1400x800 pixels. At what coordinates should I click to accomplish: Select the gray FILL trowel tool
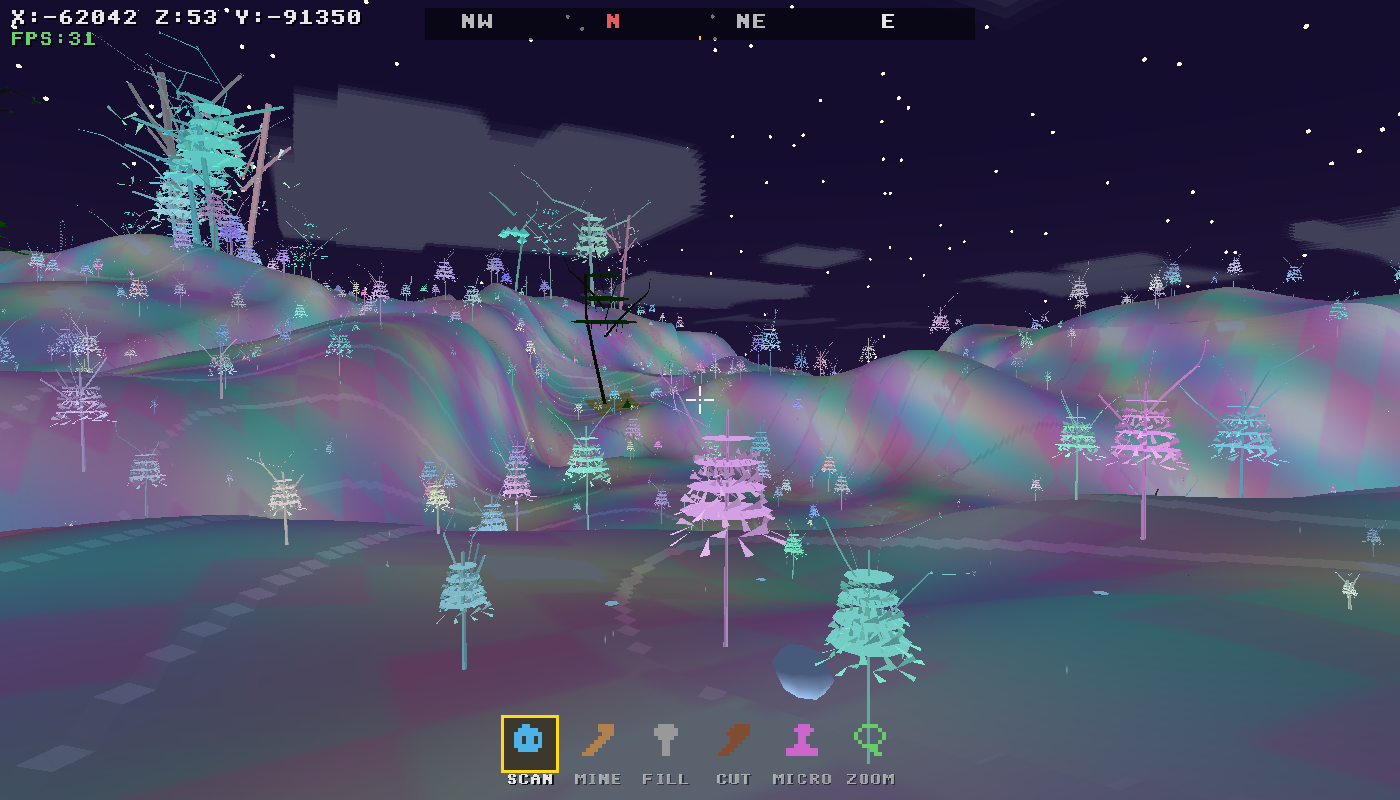[667, 740]
